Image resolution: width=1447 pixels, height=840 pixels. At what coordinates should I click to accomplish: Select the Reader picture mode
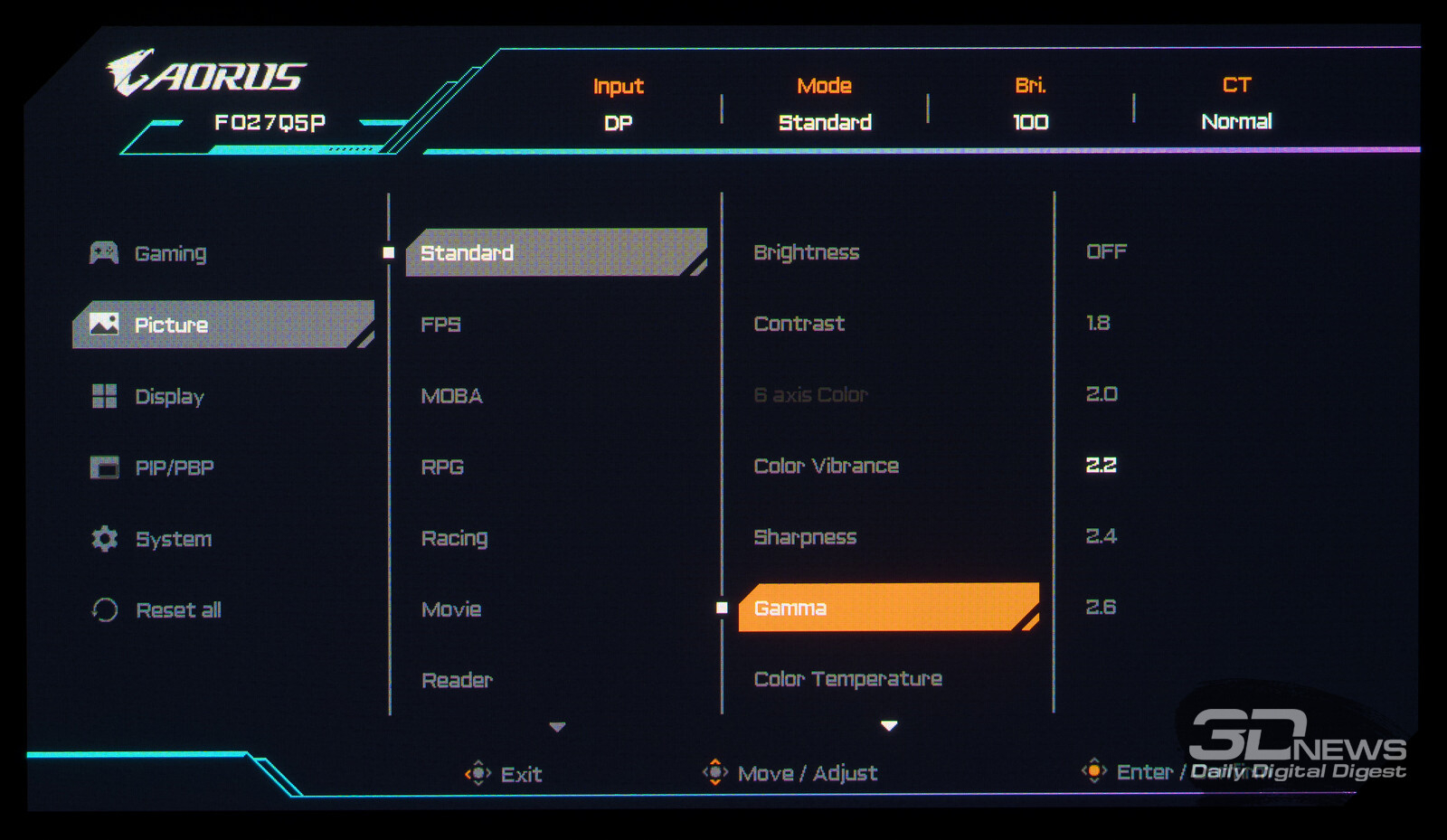pos(457,680)
